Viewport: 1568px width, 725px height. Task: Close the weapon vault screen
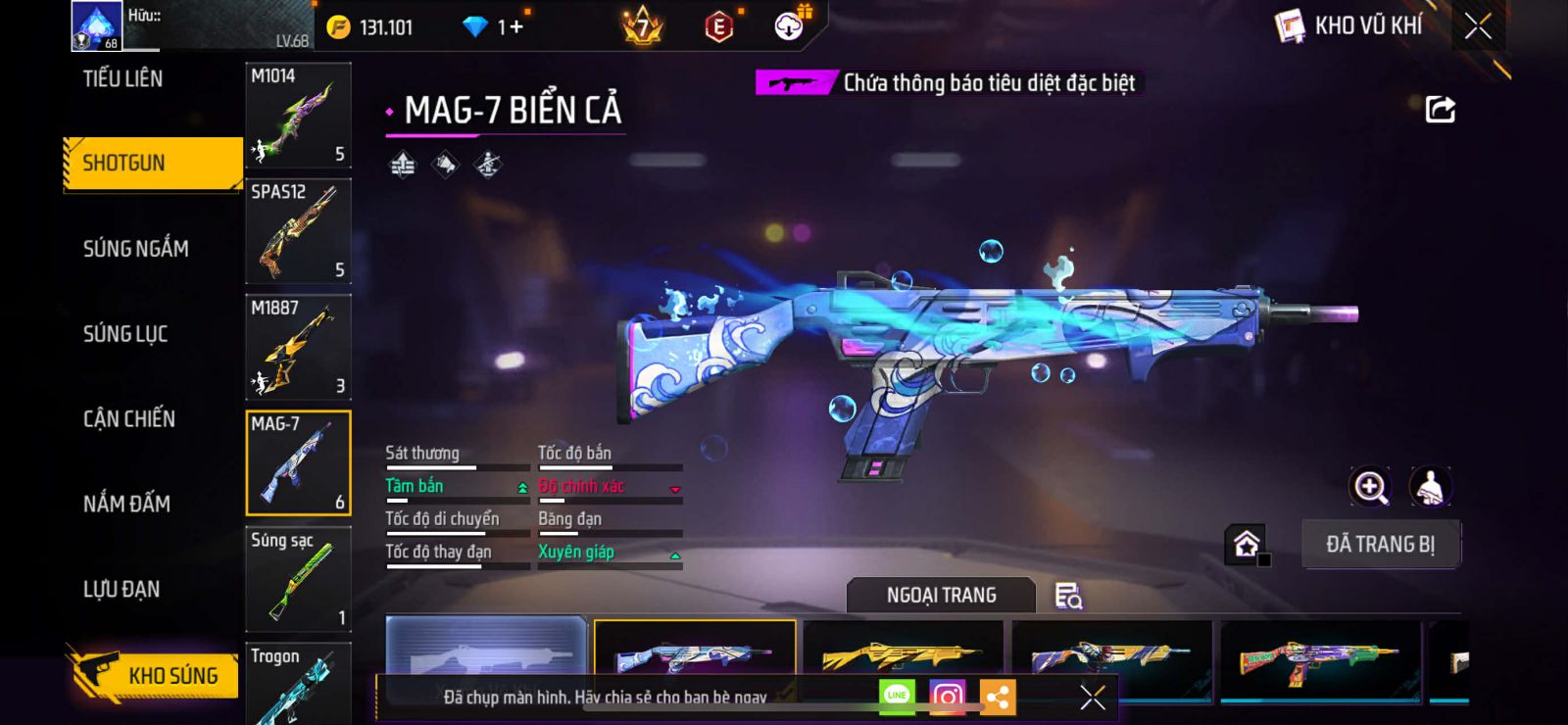1478,26
